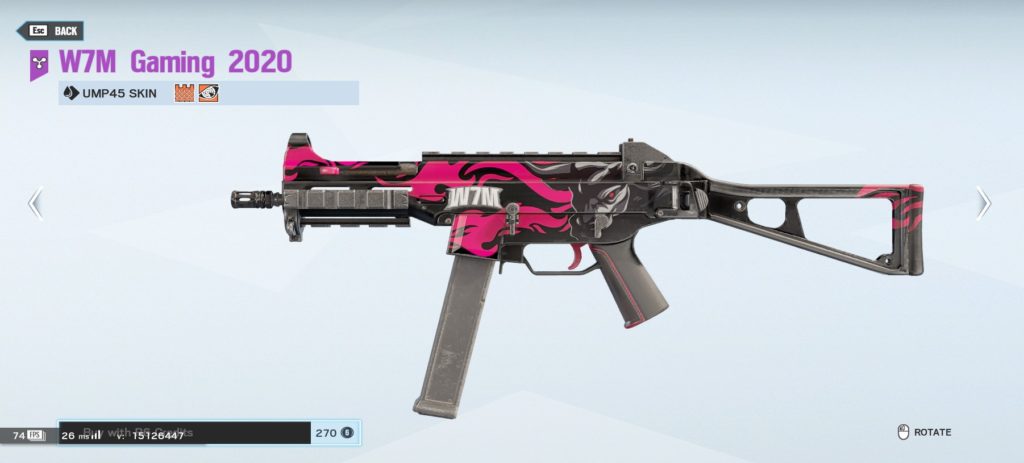This screenshot has width=1024, height=463.
Task: Select the Castle operator icon
Action: pyautogui.click(x=184, y=94)
